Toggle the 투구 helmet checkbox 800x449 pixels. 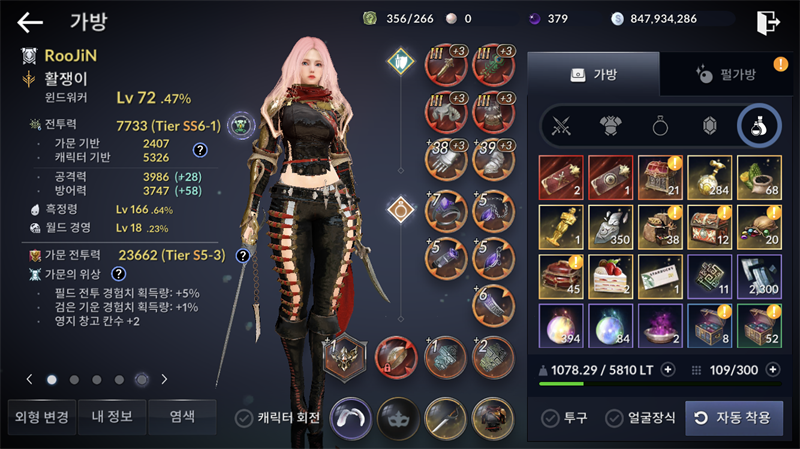pyautogui.click(x=550, y=418)
